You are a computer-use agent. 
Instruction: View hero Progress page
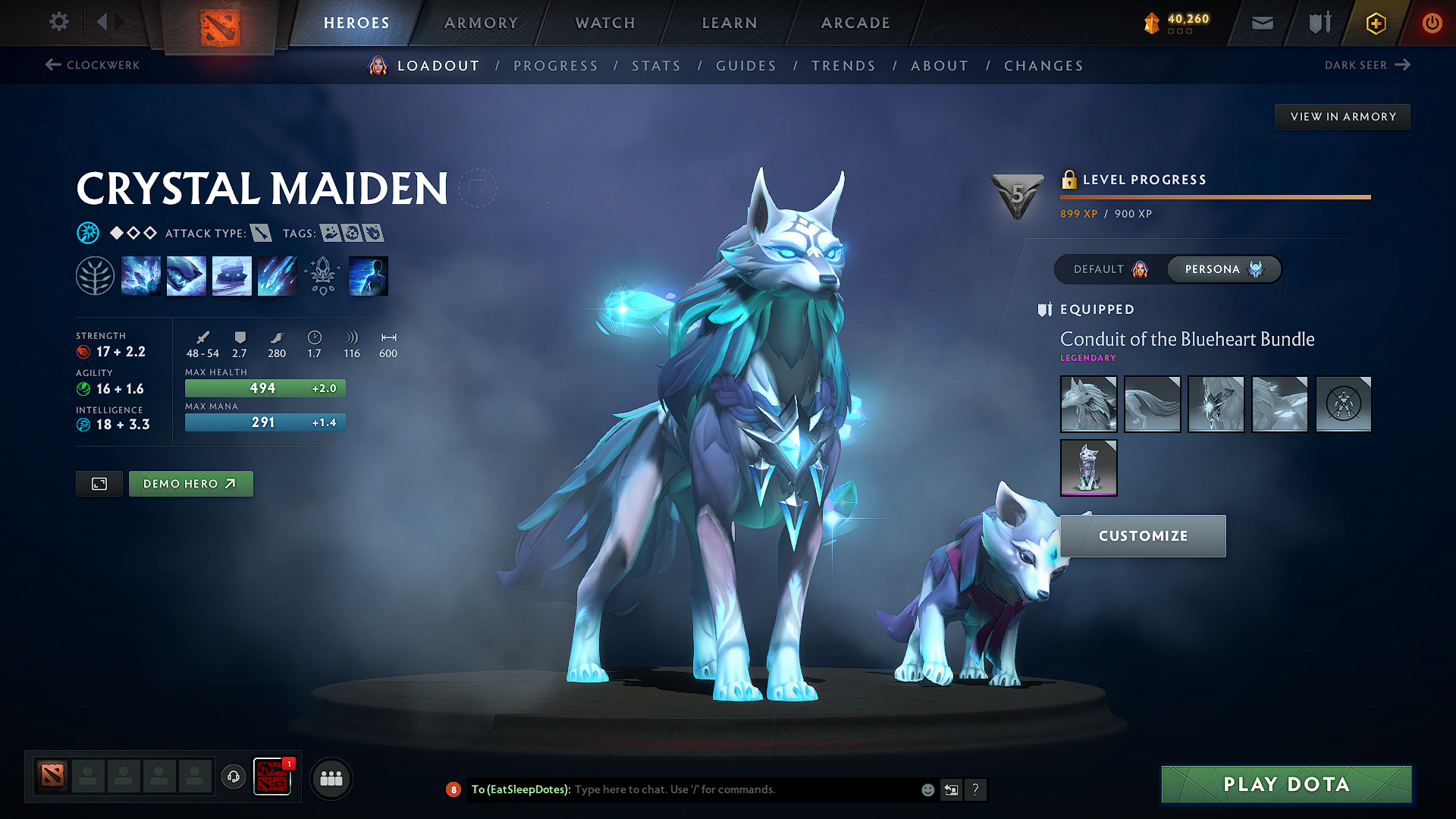tap(556, 66)
